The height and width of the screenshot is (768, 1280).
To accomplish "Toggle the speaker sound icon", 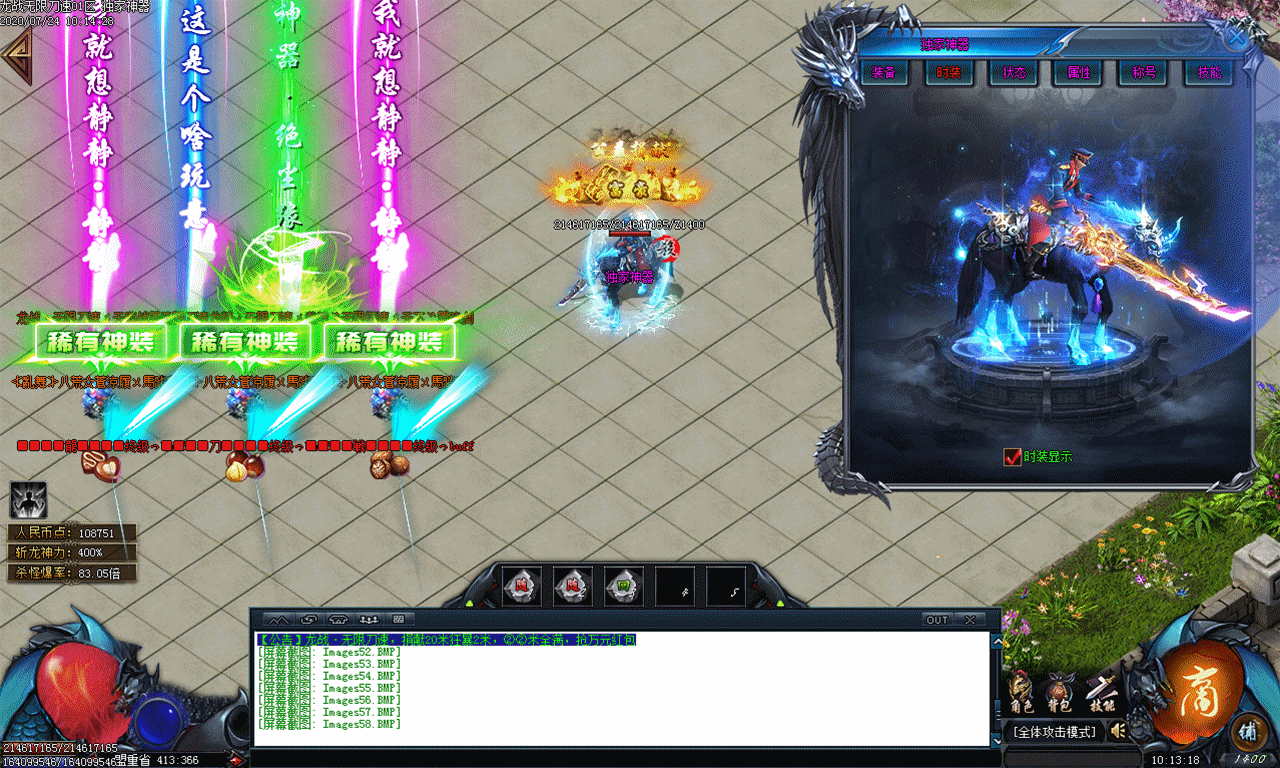I will (x=1118, y=731).
